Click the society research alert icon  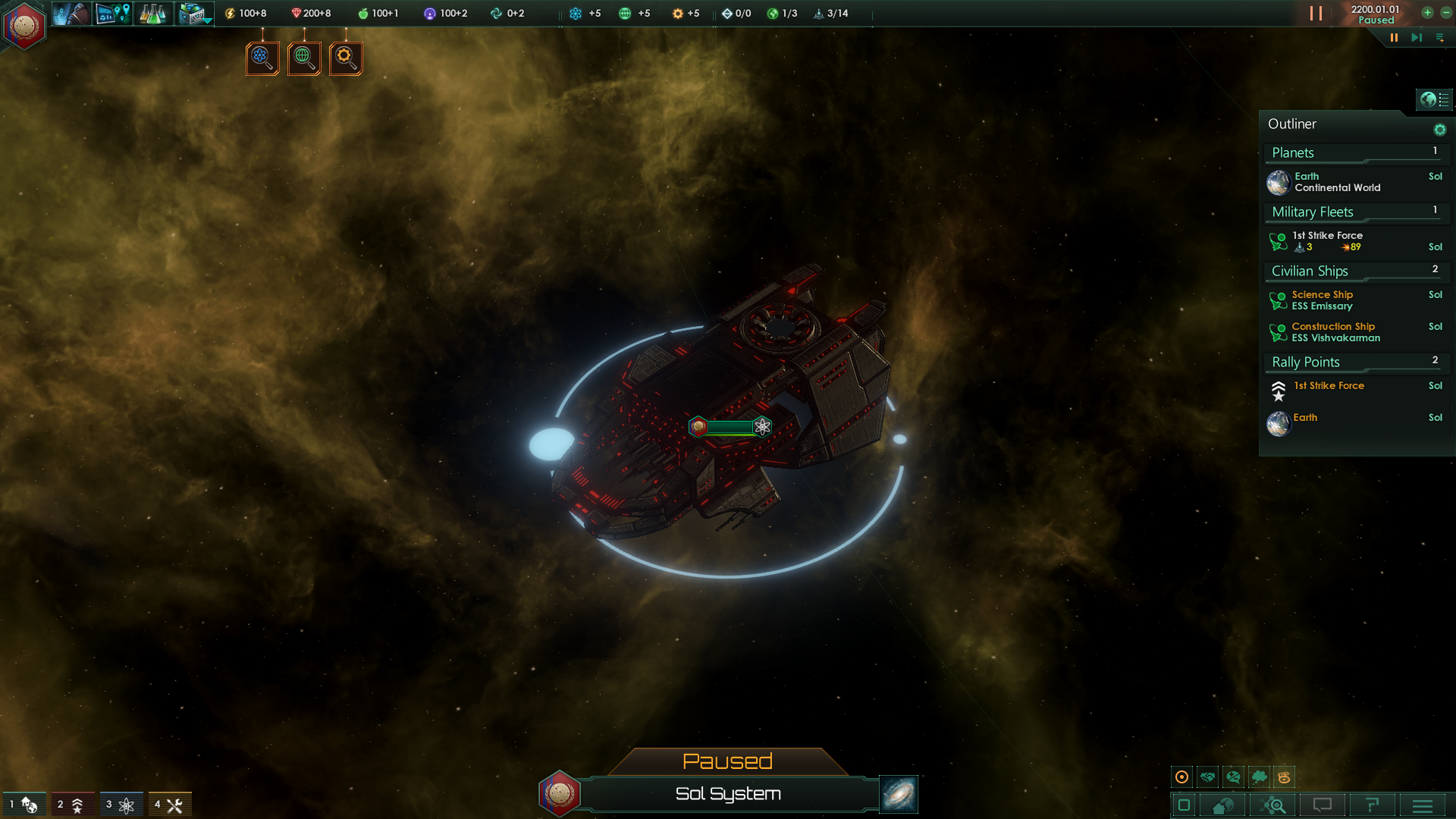tap(304, 58)
